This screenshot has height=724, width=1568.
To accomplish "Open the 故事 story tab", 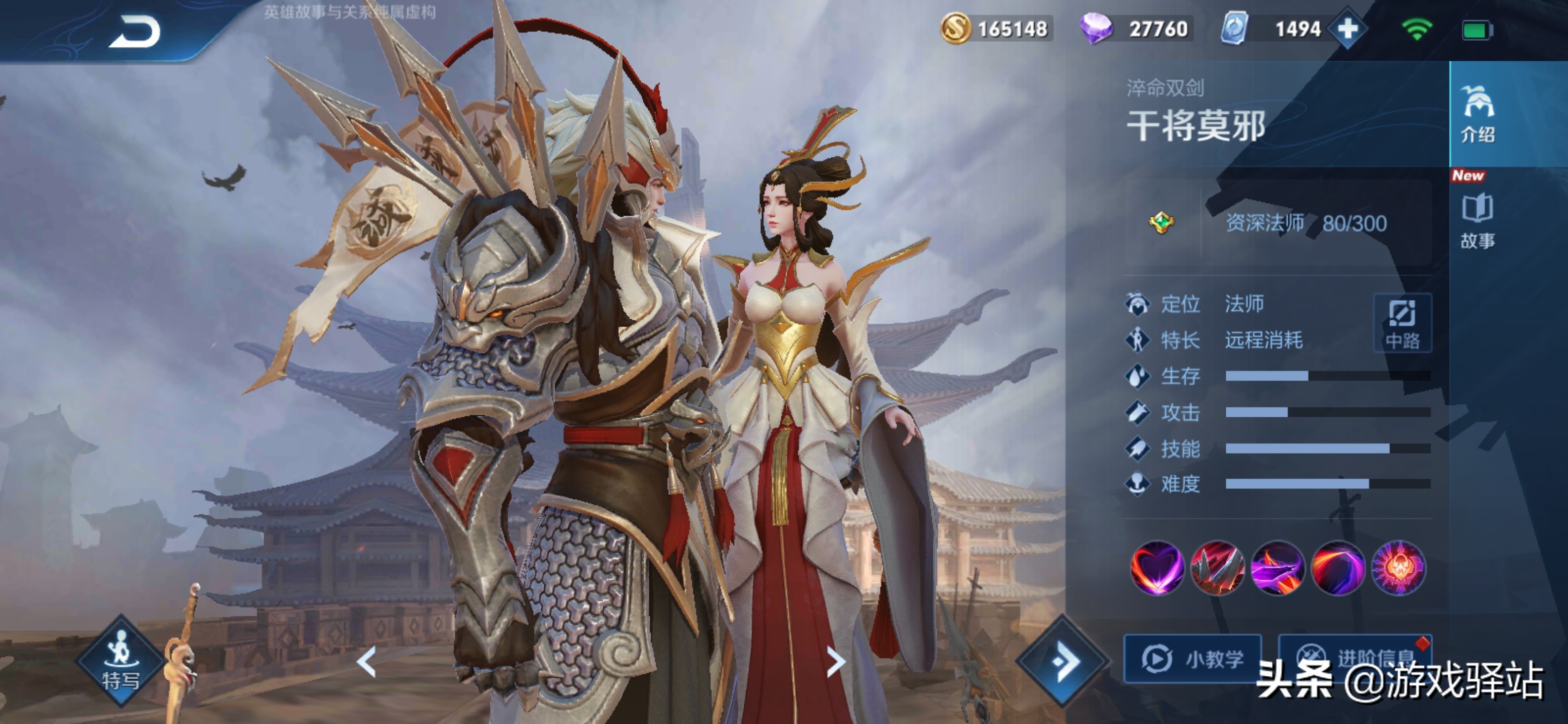I will pyautogui.click(x=1478, y=220).
